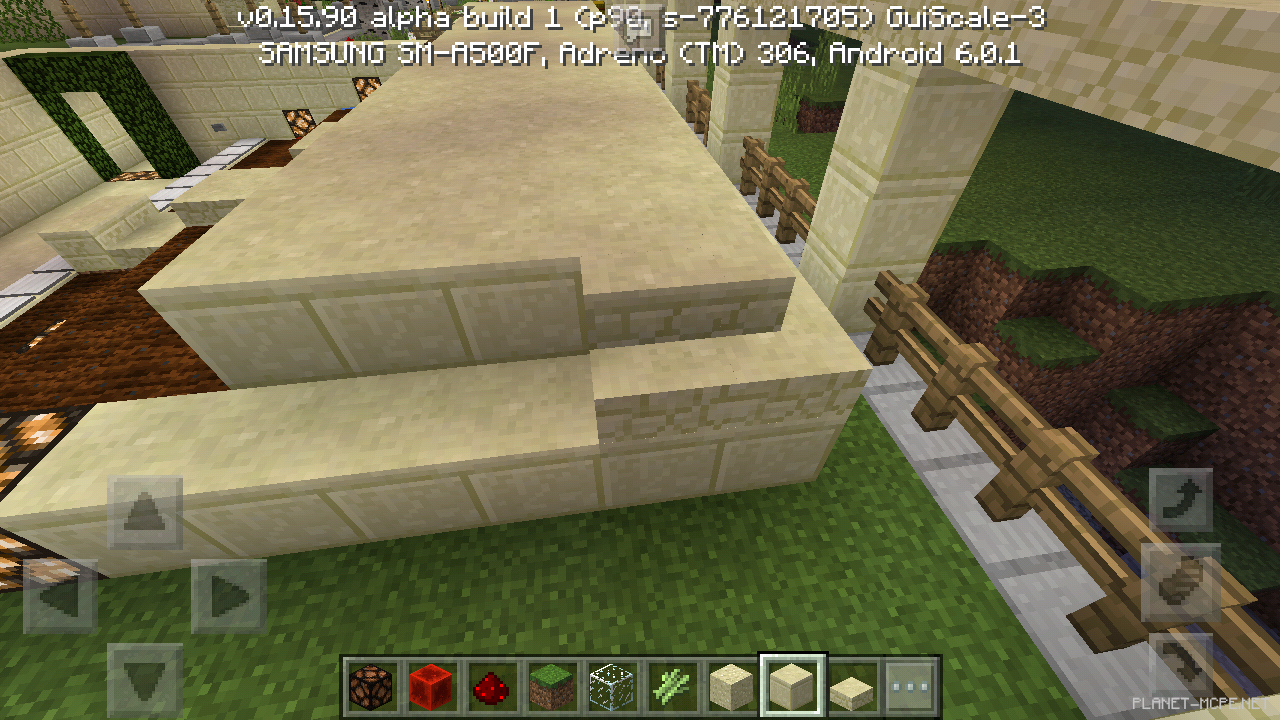Viewport: 1280px width, 720px height.
Task: Tap the fist button between fly arrows
Action: click(1181, 582)
